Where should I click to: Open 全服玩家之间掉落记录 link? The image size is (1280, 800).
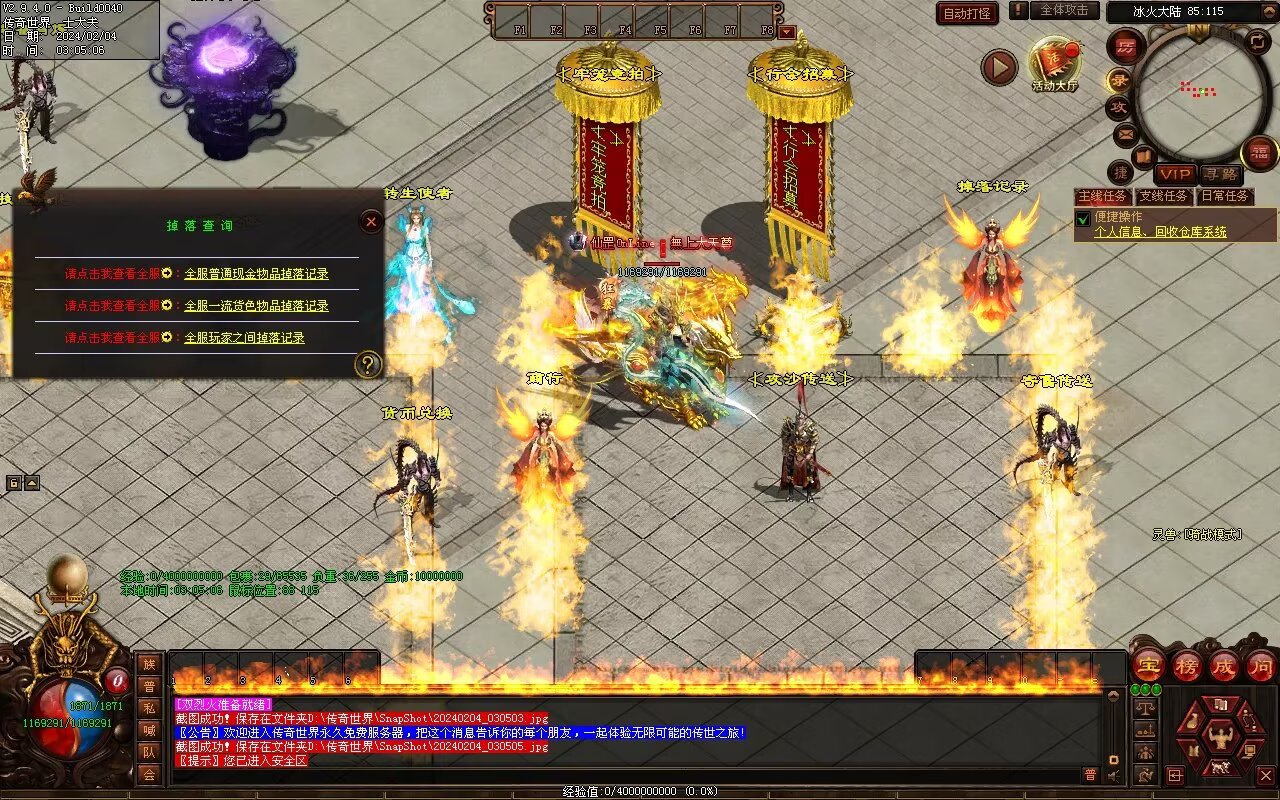click(x=244, y=338)
